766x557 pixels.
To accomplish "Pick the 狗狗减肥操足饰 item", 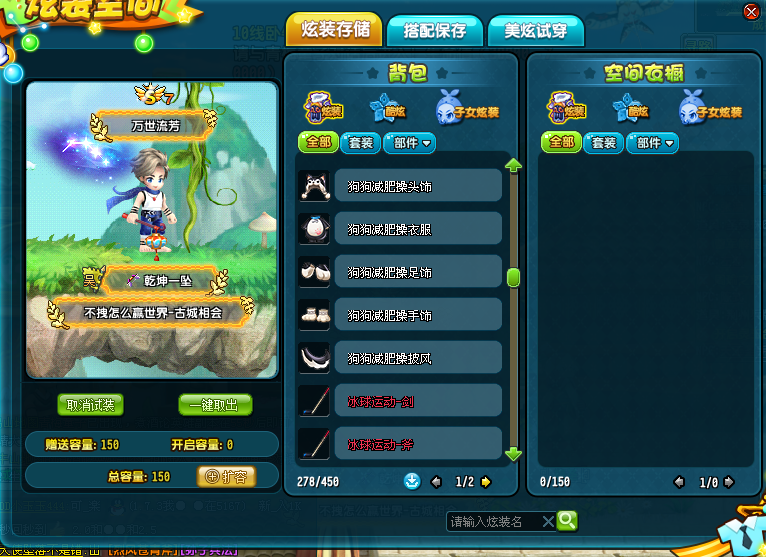I will (x=400, y=272).
